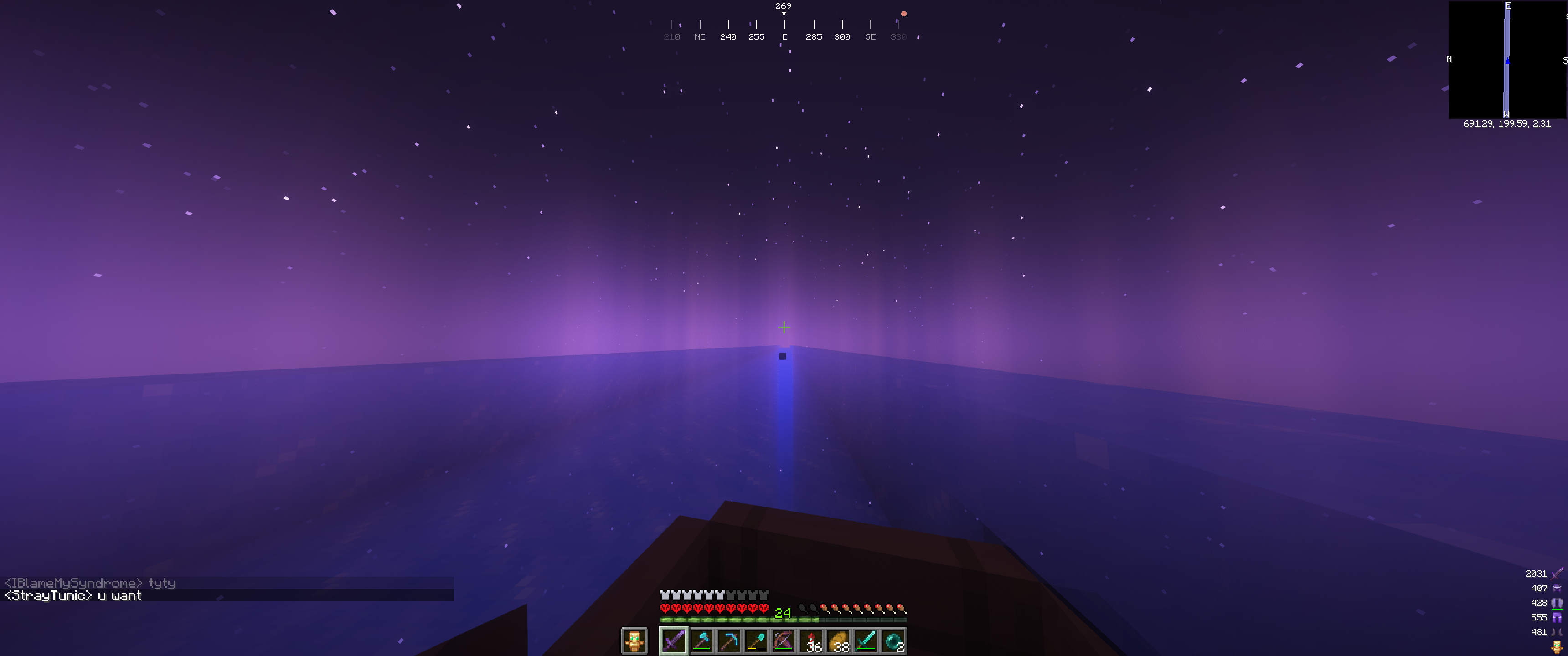Choose the firework rocket stack

point(811,641)
